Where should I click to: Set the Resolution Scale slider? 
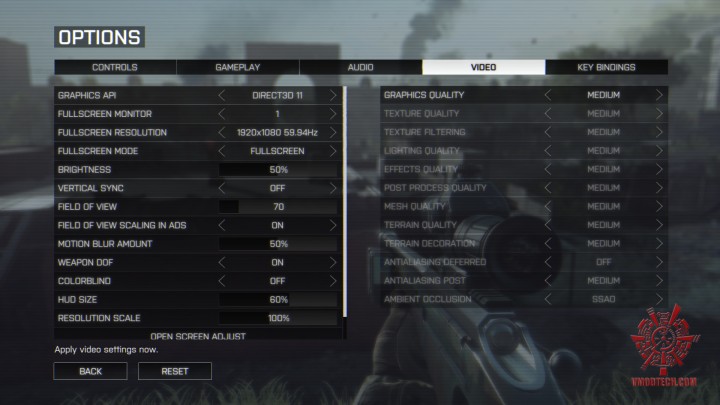(278, 318)
